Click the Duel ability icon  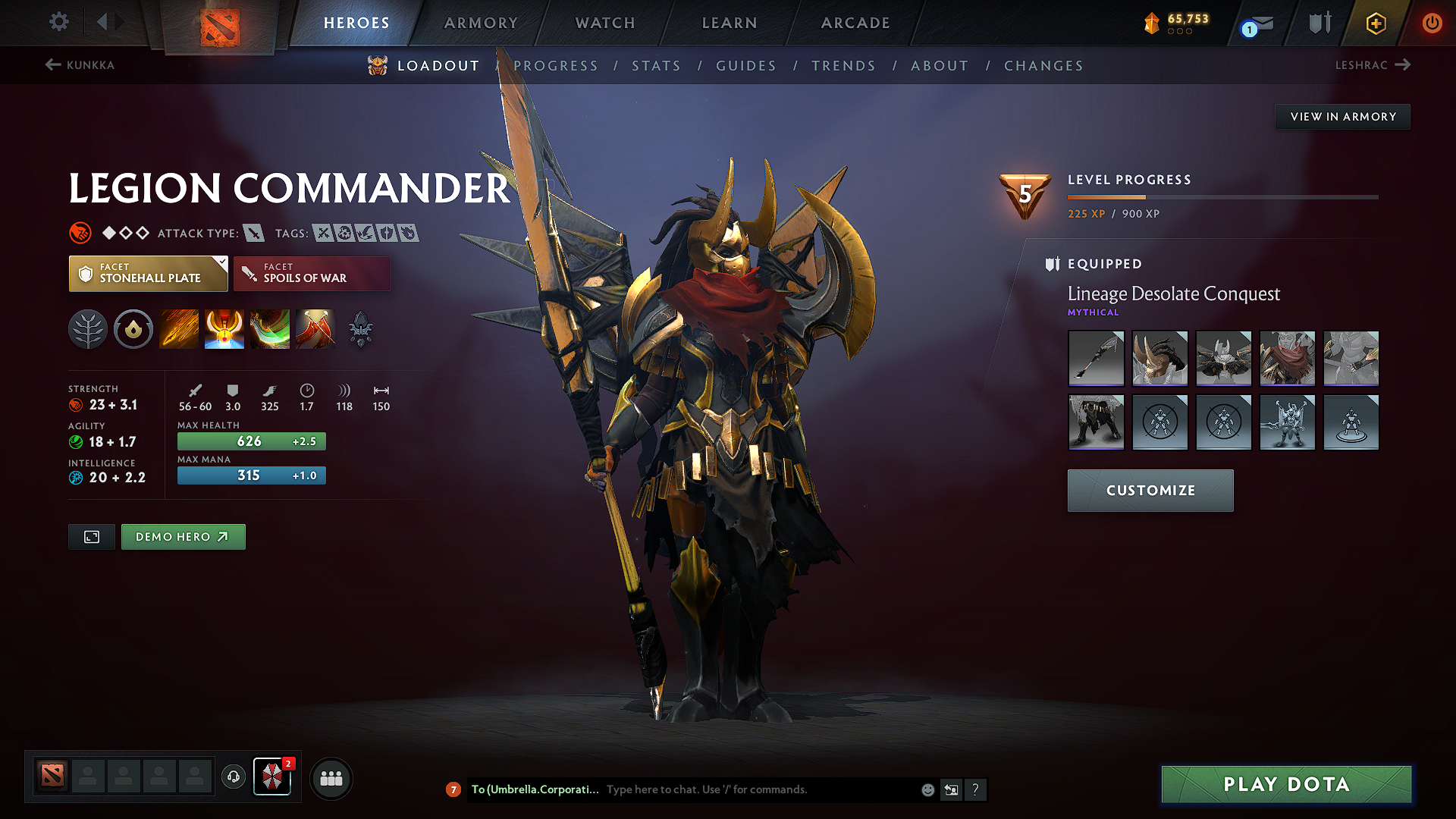[315, 328]
